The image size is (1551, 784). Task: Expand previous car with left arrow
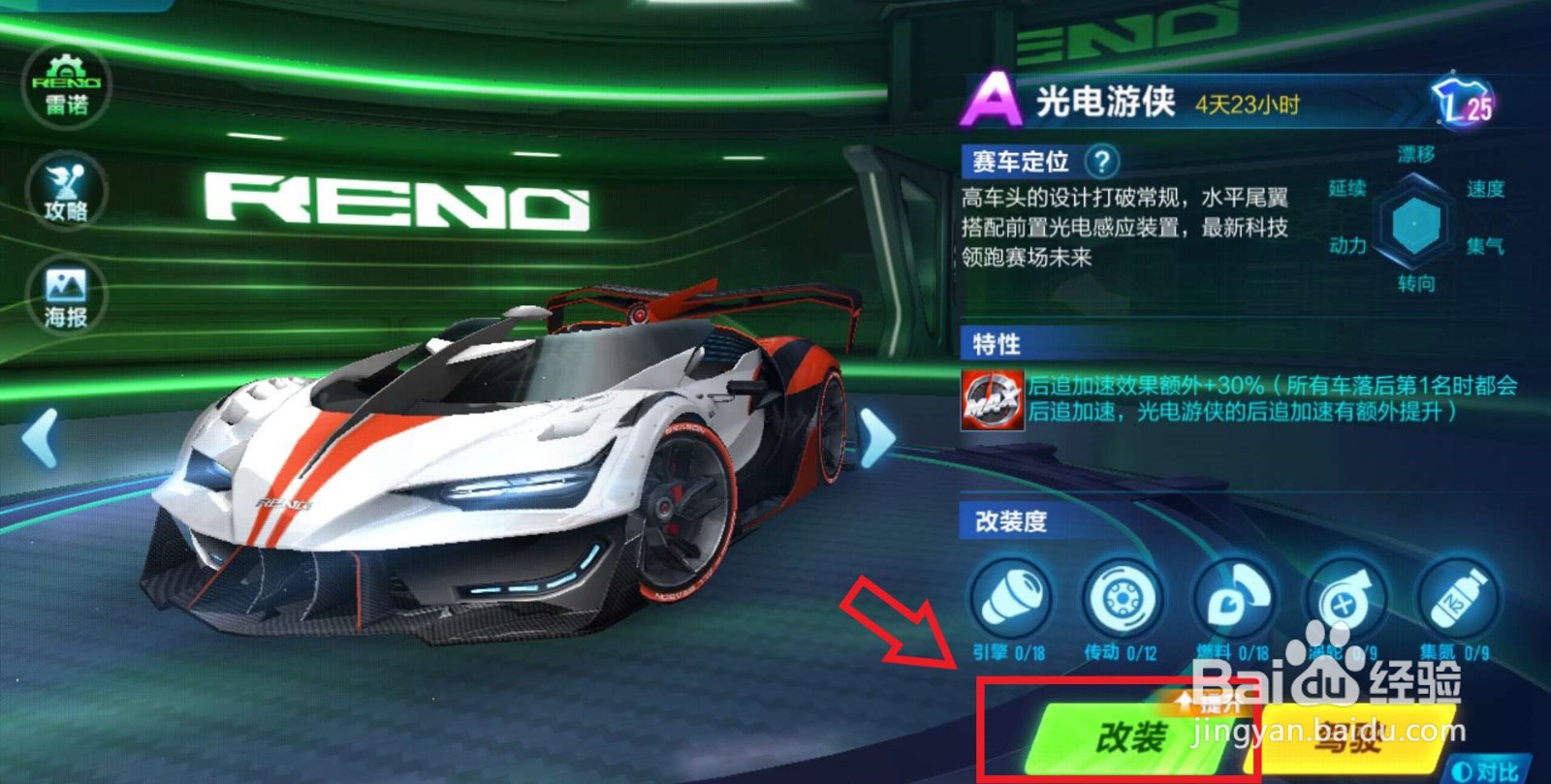[x=37, y=438]
